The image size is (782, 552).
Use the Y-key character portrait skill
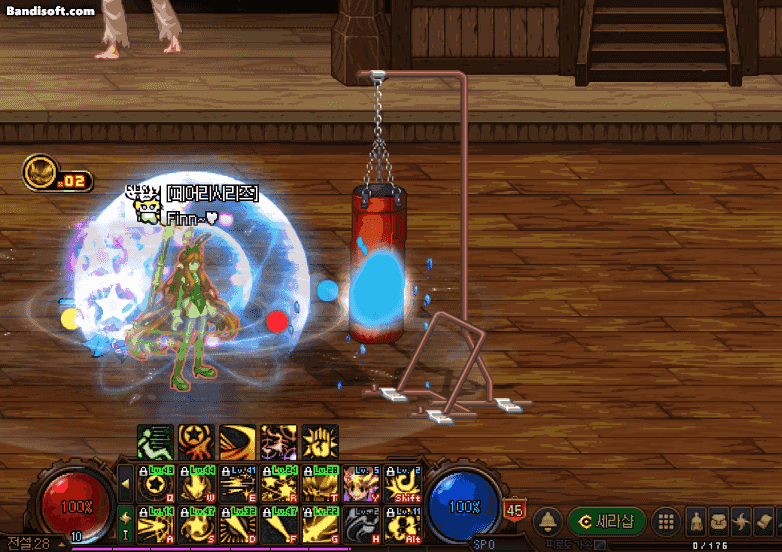[x=361, y=485]
